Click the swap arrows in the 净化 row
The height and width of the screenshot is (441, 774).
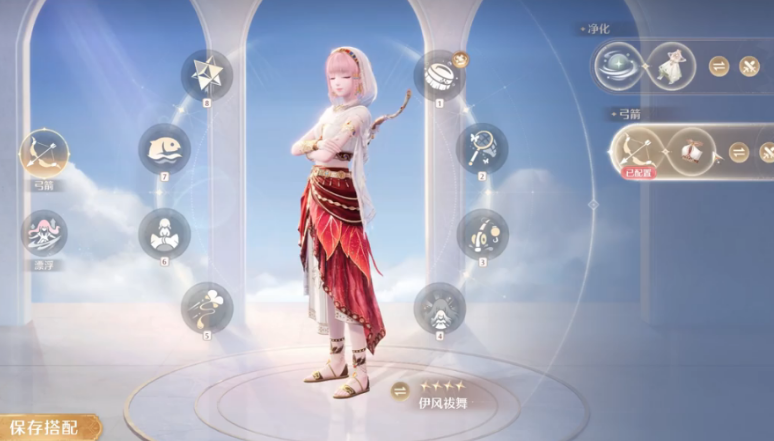tap(719, 67)
